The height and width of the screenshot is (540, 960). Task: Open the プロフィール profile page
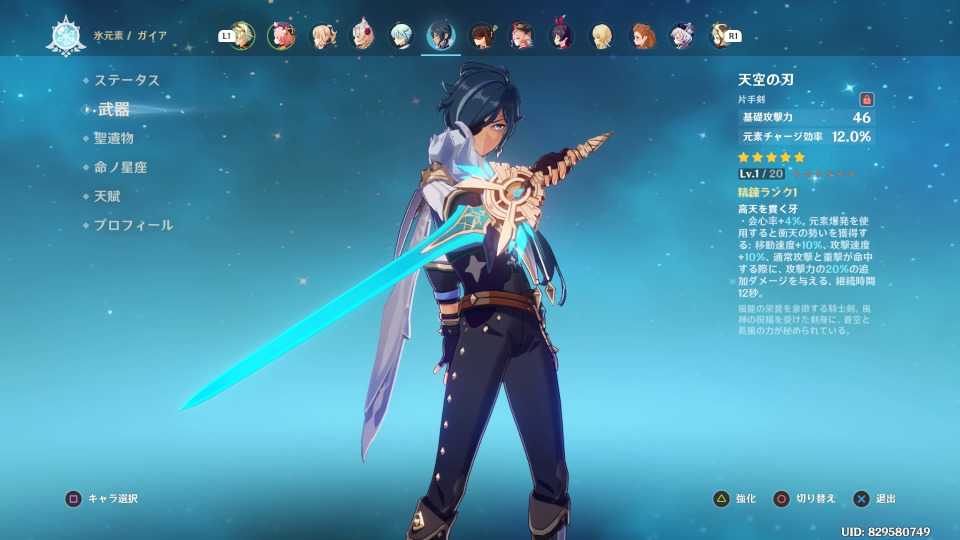pyautogui.click(x=133, y=225)
